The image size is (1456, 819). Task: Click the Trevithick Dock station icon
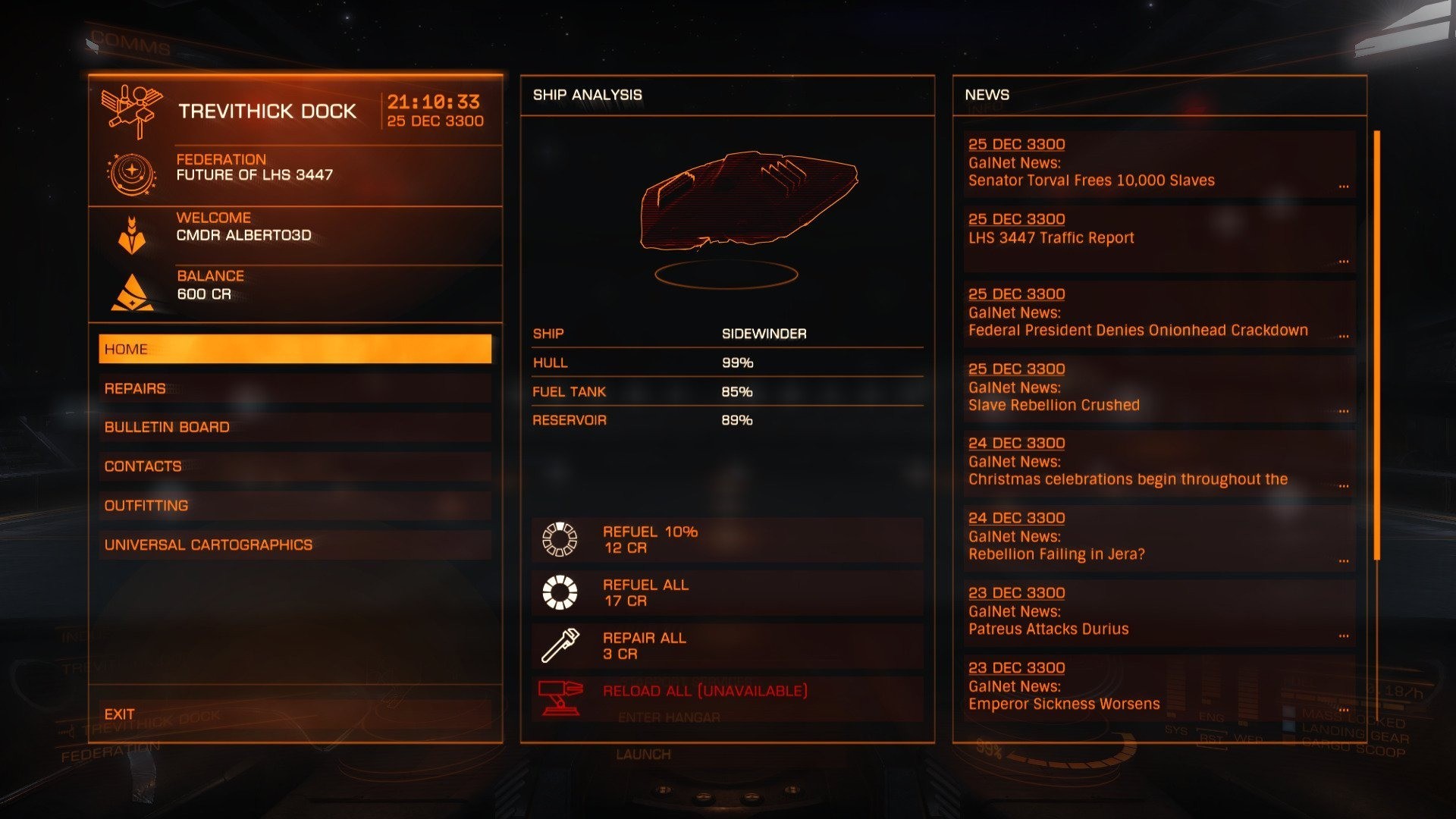click(x=133, y=110)
